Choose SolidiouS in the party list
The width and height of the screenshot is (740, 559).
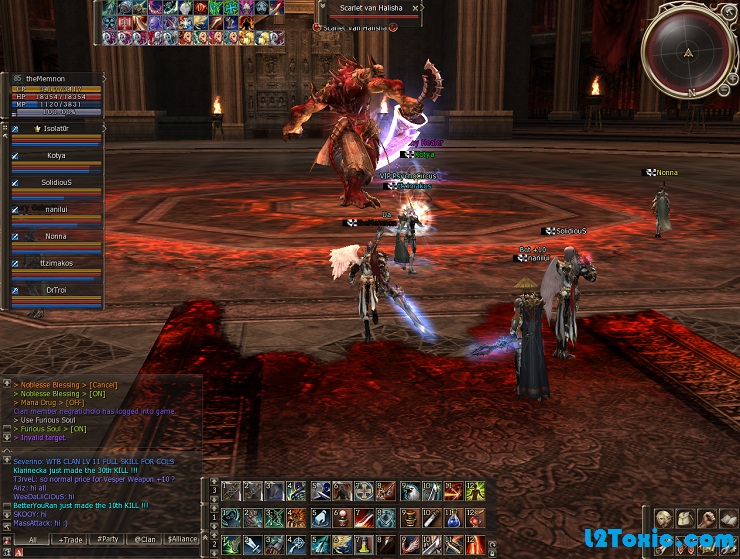[55, 182]
